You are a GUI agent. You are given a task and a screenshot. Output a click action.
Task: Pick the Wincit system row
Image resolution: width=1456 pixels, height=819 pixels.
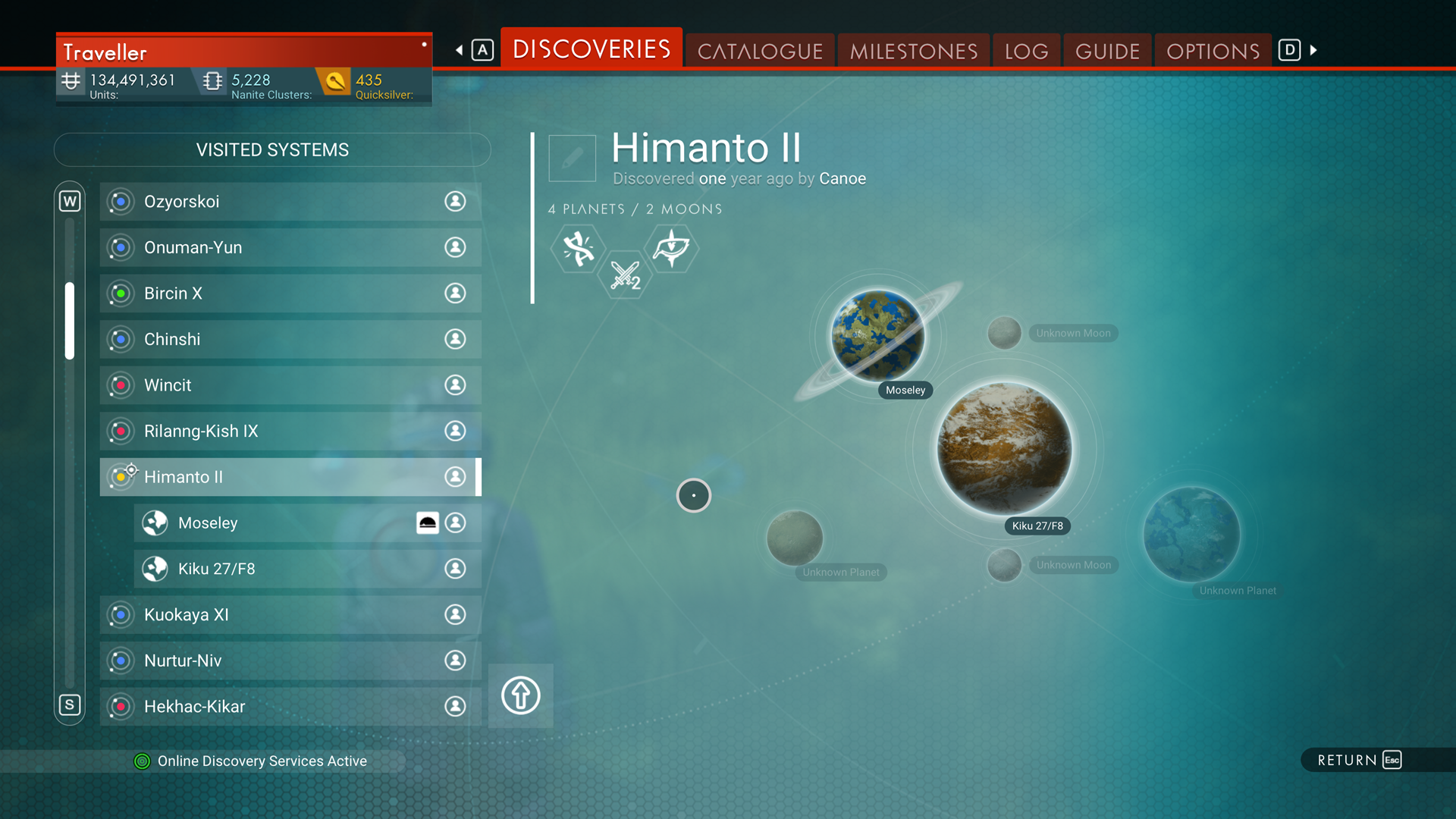[x=290, y=385]
